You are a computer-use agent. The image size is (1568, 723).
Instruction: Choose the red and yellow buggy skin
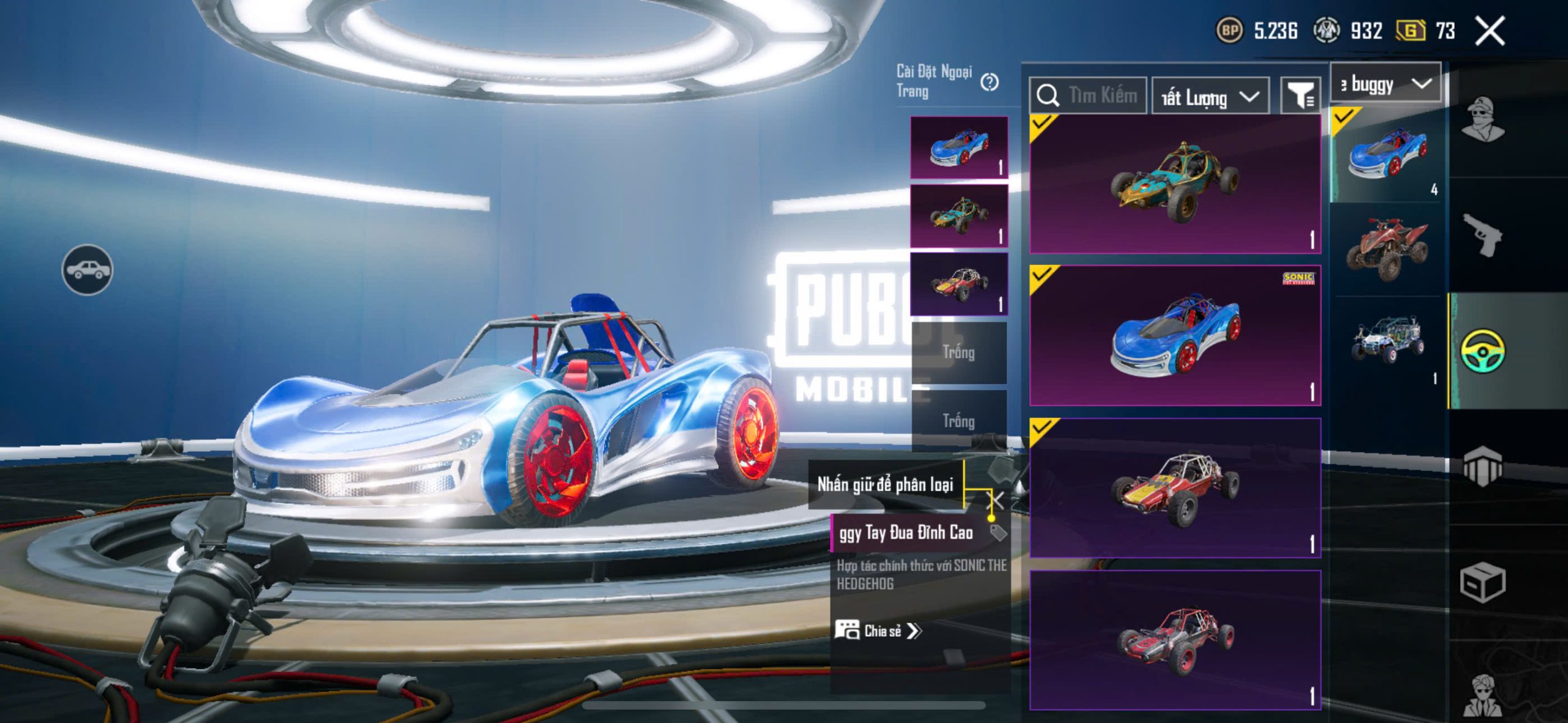(1175, 488)
